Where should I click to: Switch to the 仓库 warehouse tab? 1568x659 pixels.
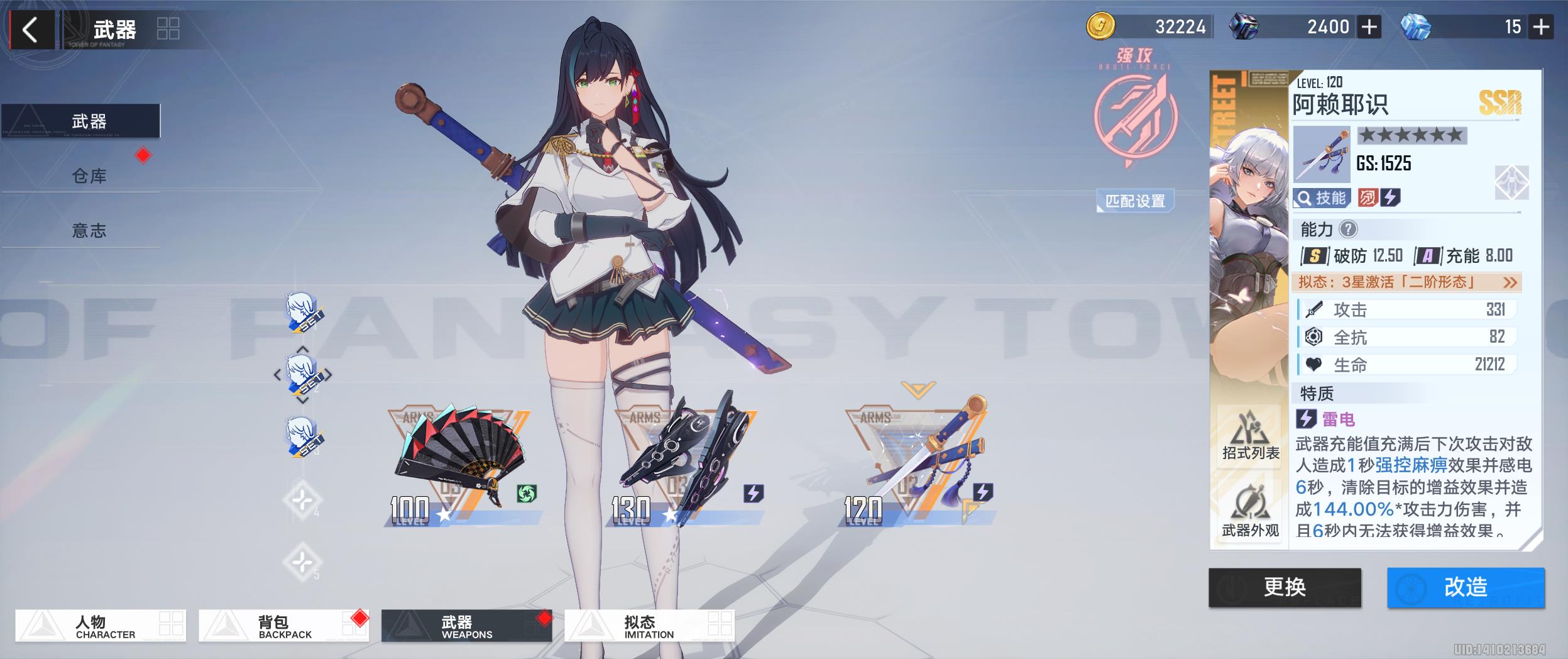(89, 176)
